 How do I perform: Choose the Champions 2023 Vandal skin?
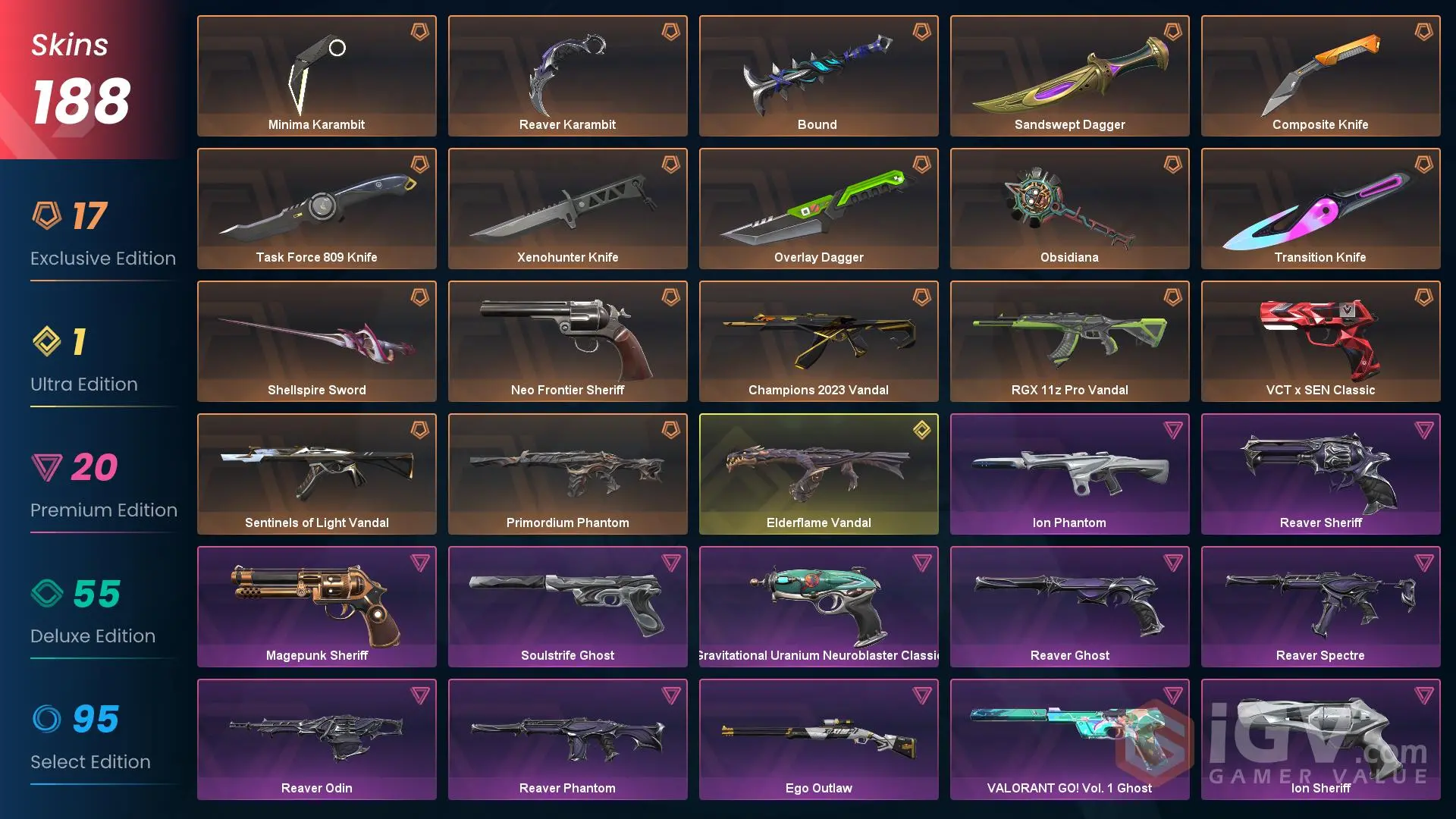tap(818, 341)
